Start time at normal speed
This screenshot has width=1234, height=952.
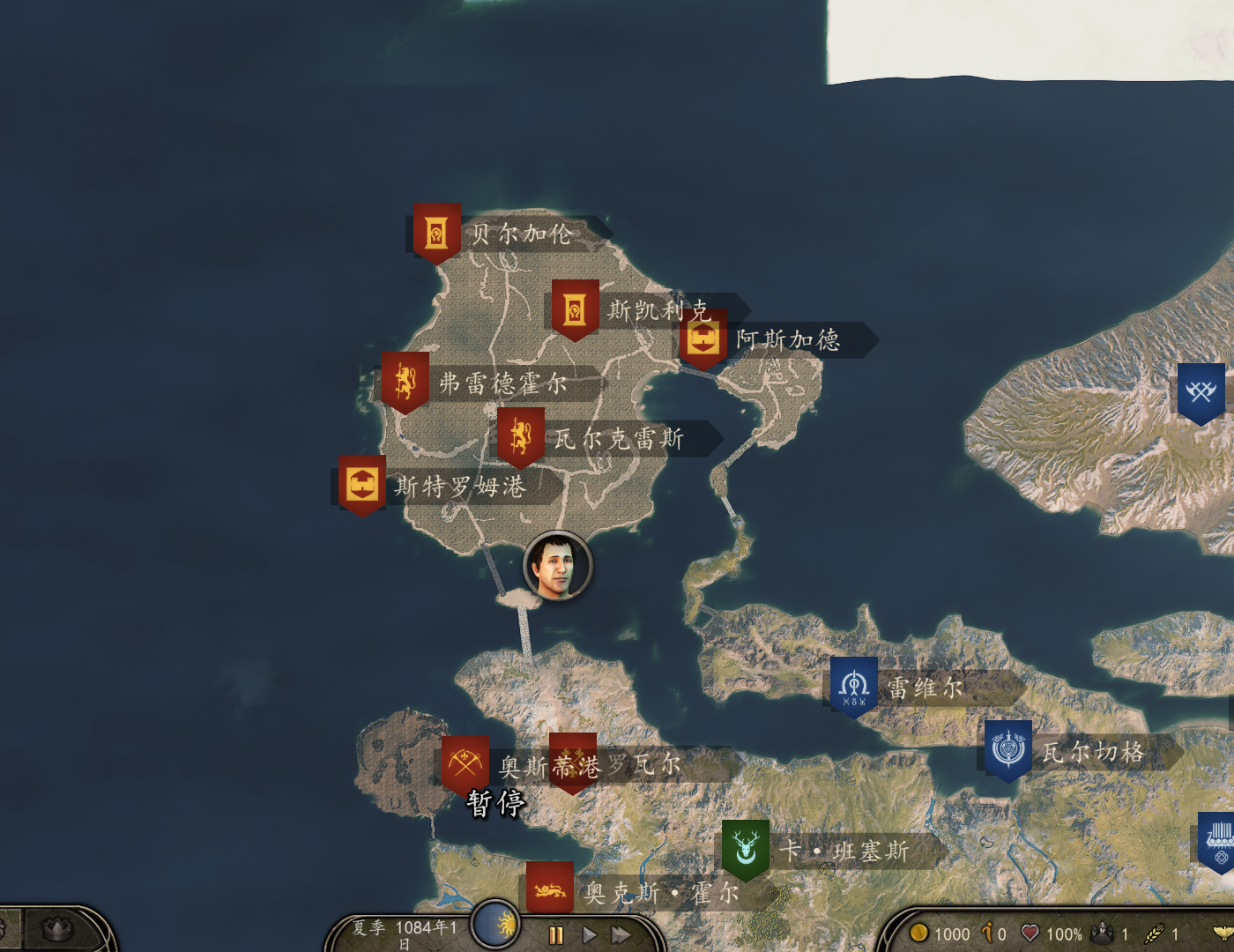[590, 935]
